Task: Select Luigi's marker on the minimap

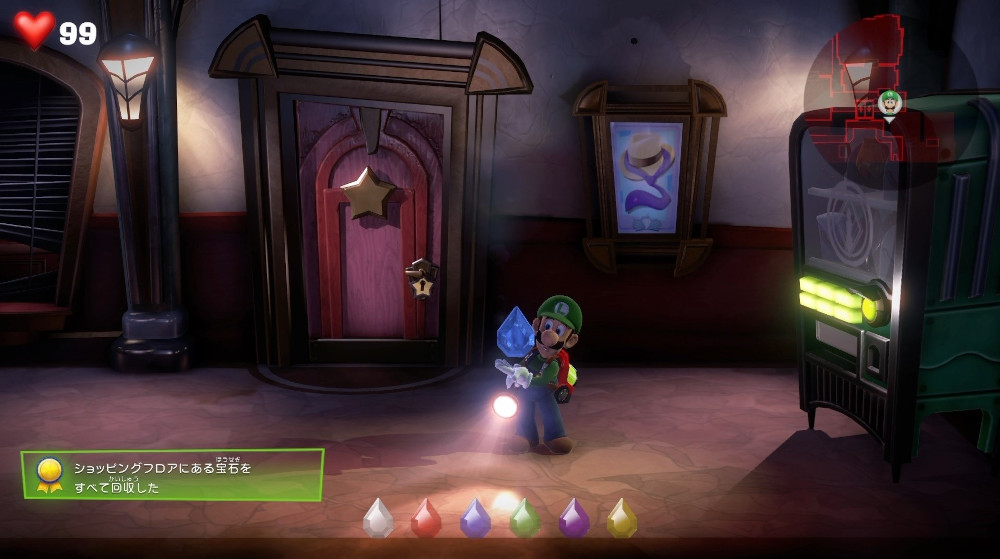Action: click(889, 103)
